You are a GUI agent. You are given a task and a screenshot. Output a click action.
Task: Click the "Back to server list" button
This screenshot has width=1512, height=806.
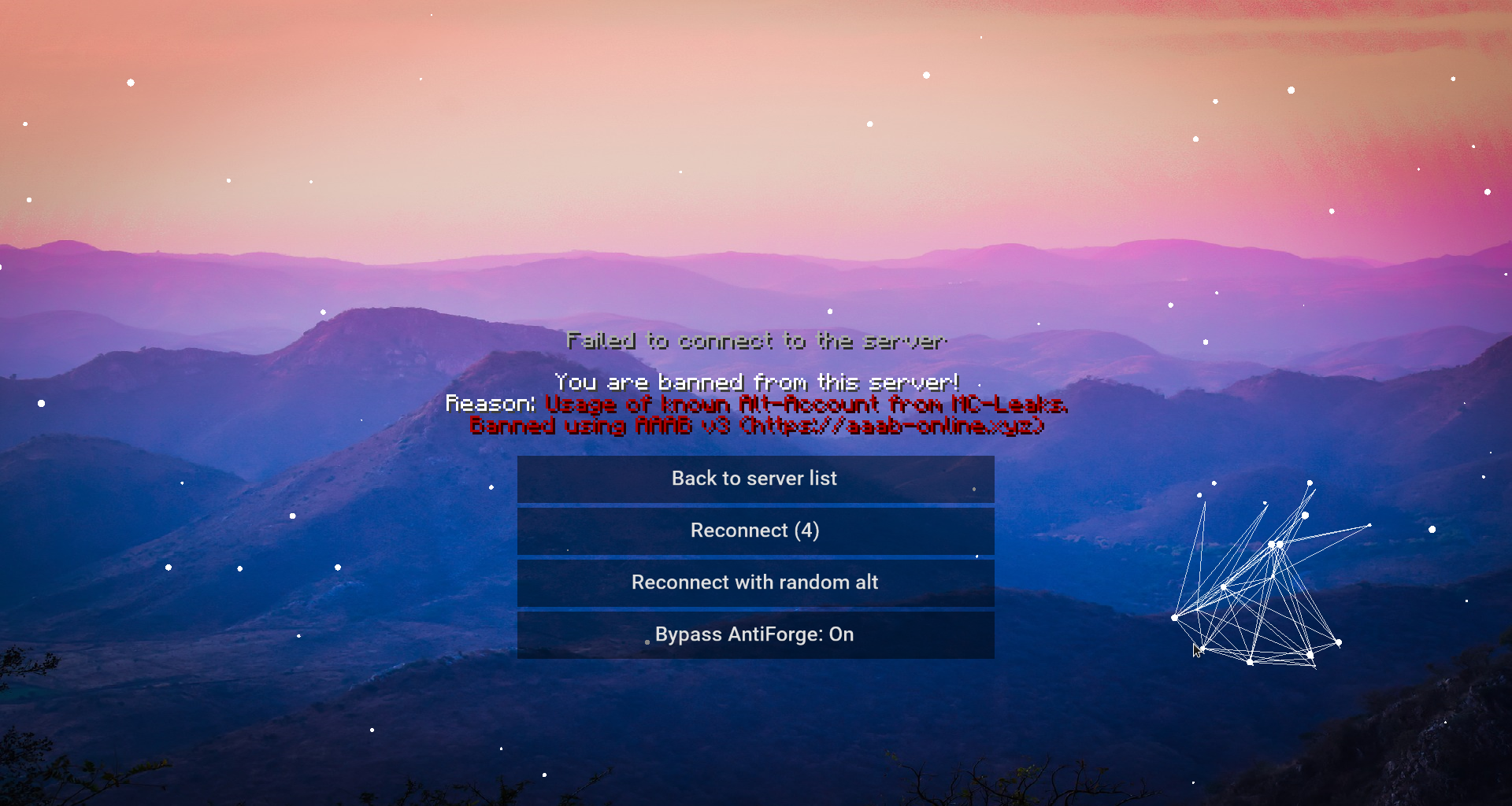[x=754, y=478]
